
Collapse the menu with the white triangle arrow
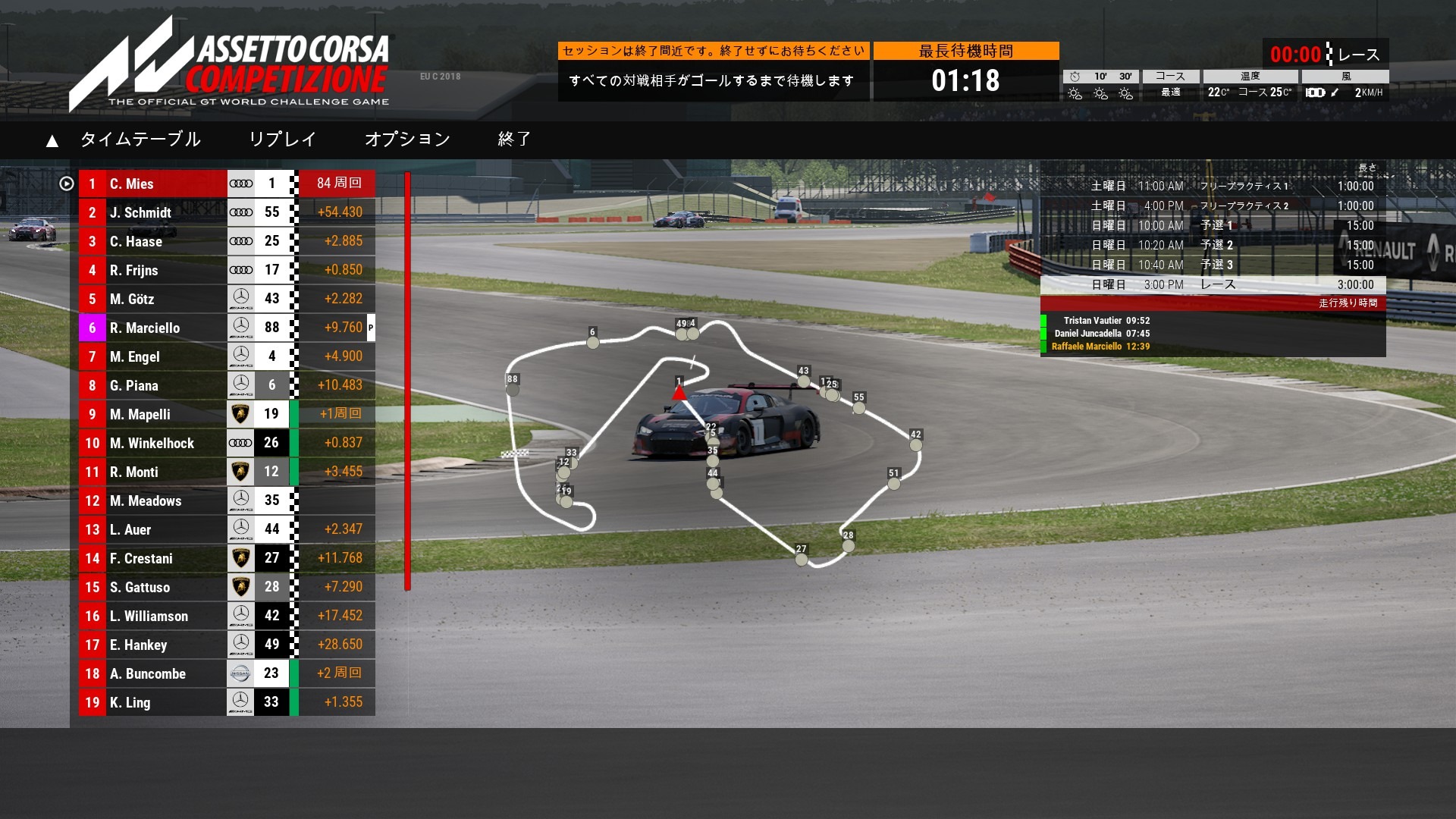(x=52, y=141)
